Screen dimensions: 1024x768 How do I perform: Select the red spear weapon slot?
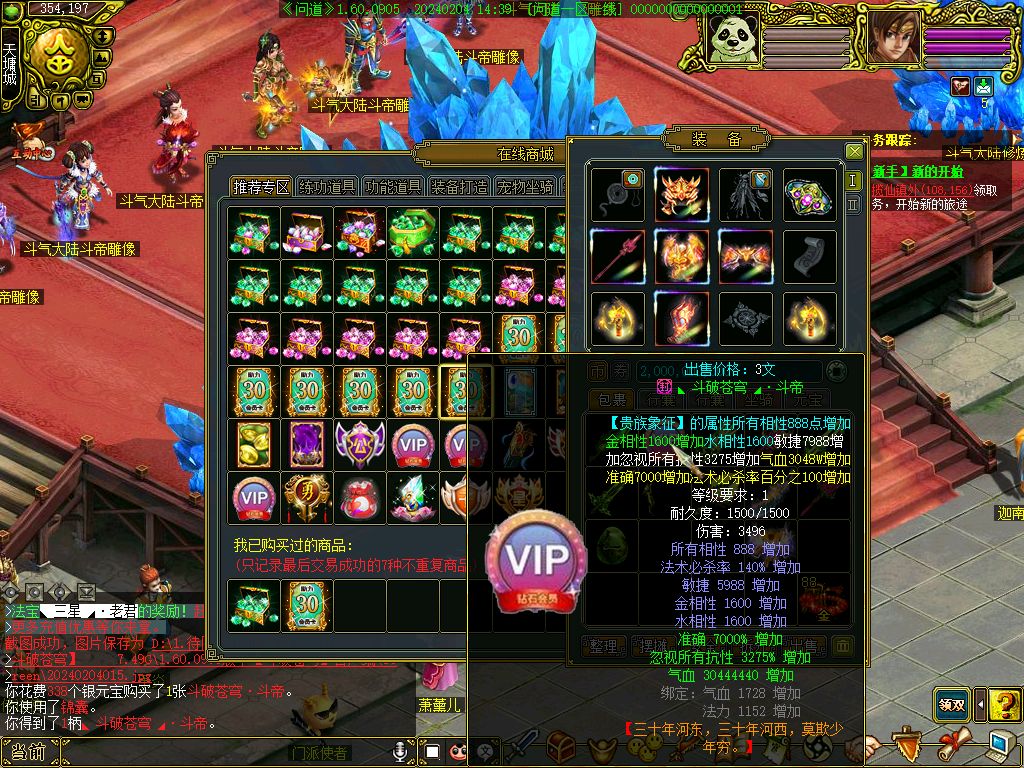click(618, 257)
